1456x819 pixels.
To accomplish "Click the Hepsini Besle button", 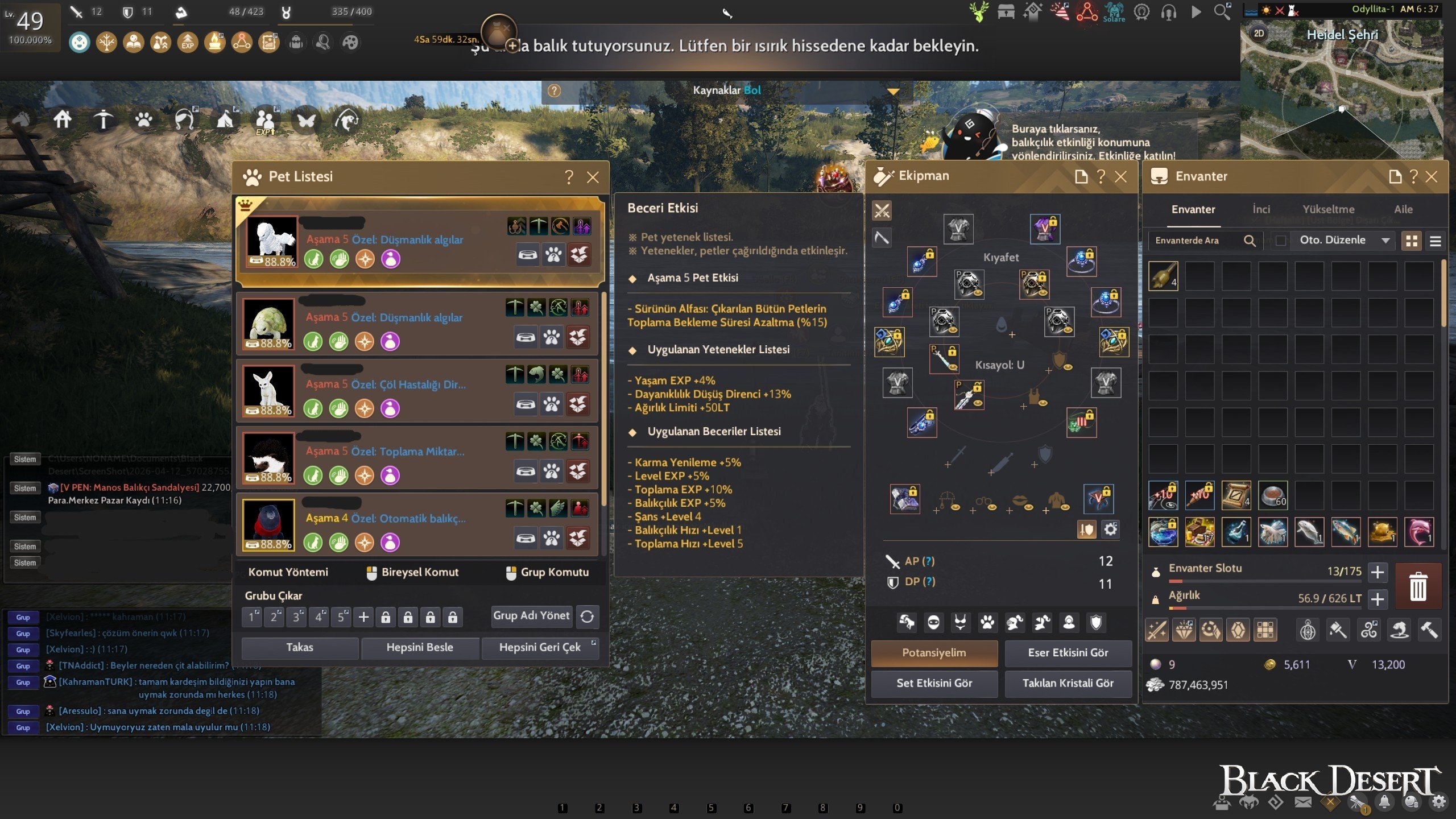I will [x=420, y=647].
